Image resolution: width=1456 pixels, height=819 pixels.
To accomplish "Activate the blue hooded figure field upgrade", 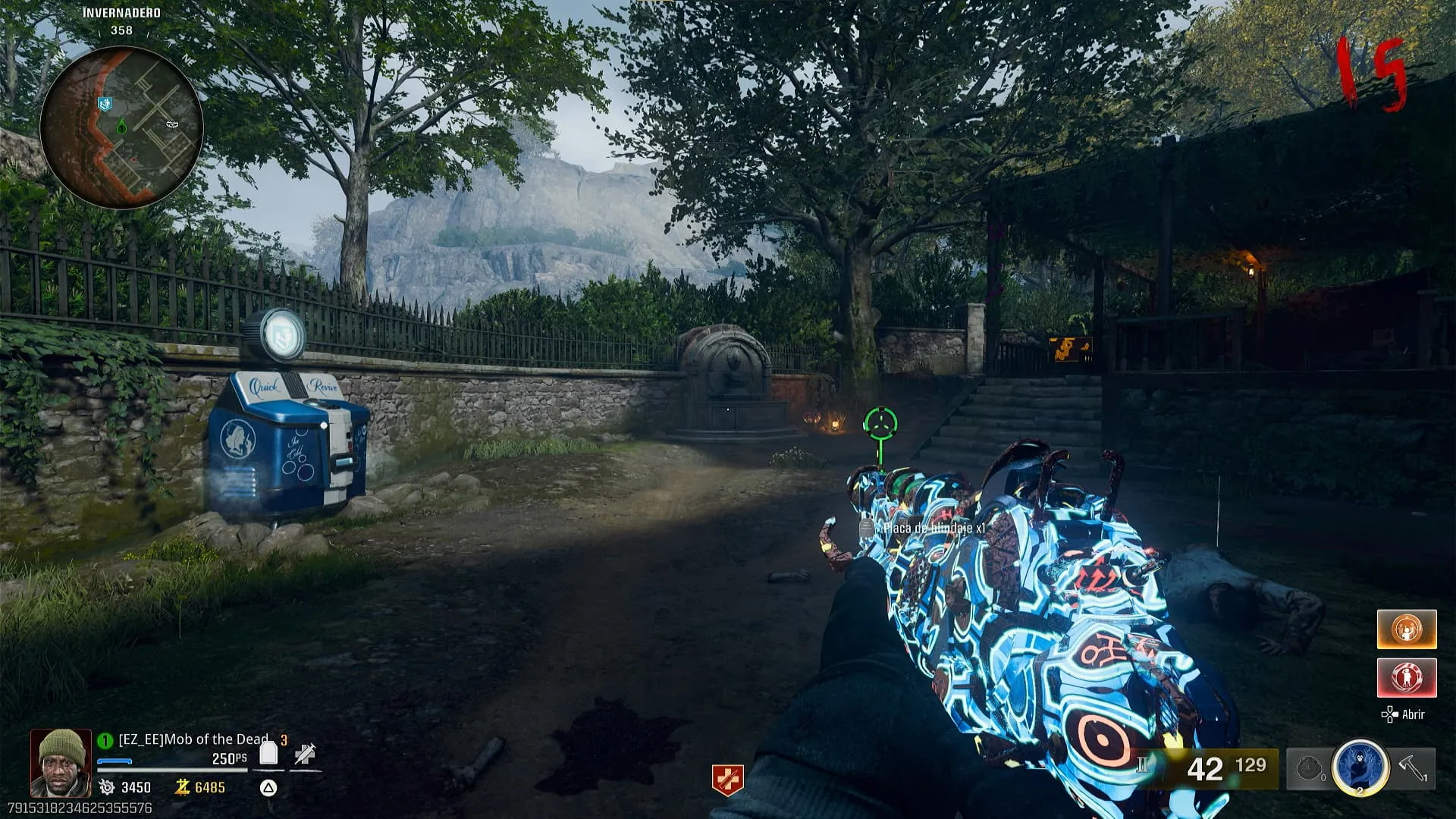I will pyautogui.click(x=1360, y=767).
